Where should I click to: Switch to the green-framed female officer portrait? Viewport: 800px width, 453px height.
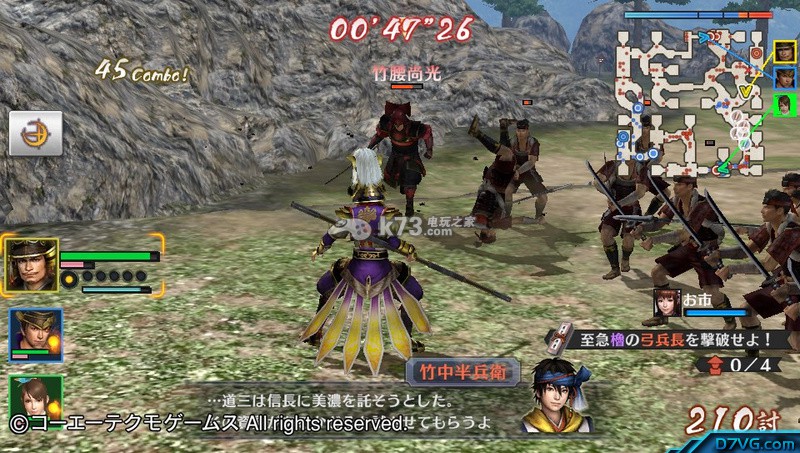[35, 396]
